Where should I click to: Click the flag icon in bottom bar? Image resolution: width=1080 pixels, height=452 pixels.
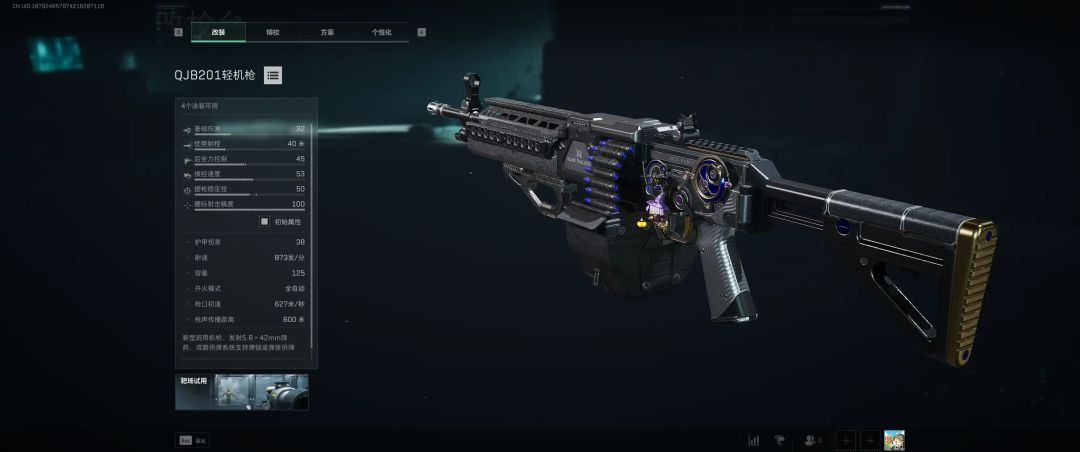(781, 440)
